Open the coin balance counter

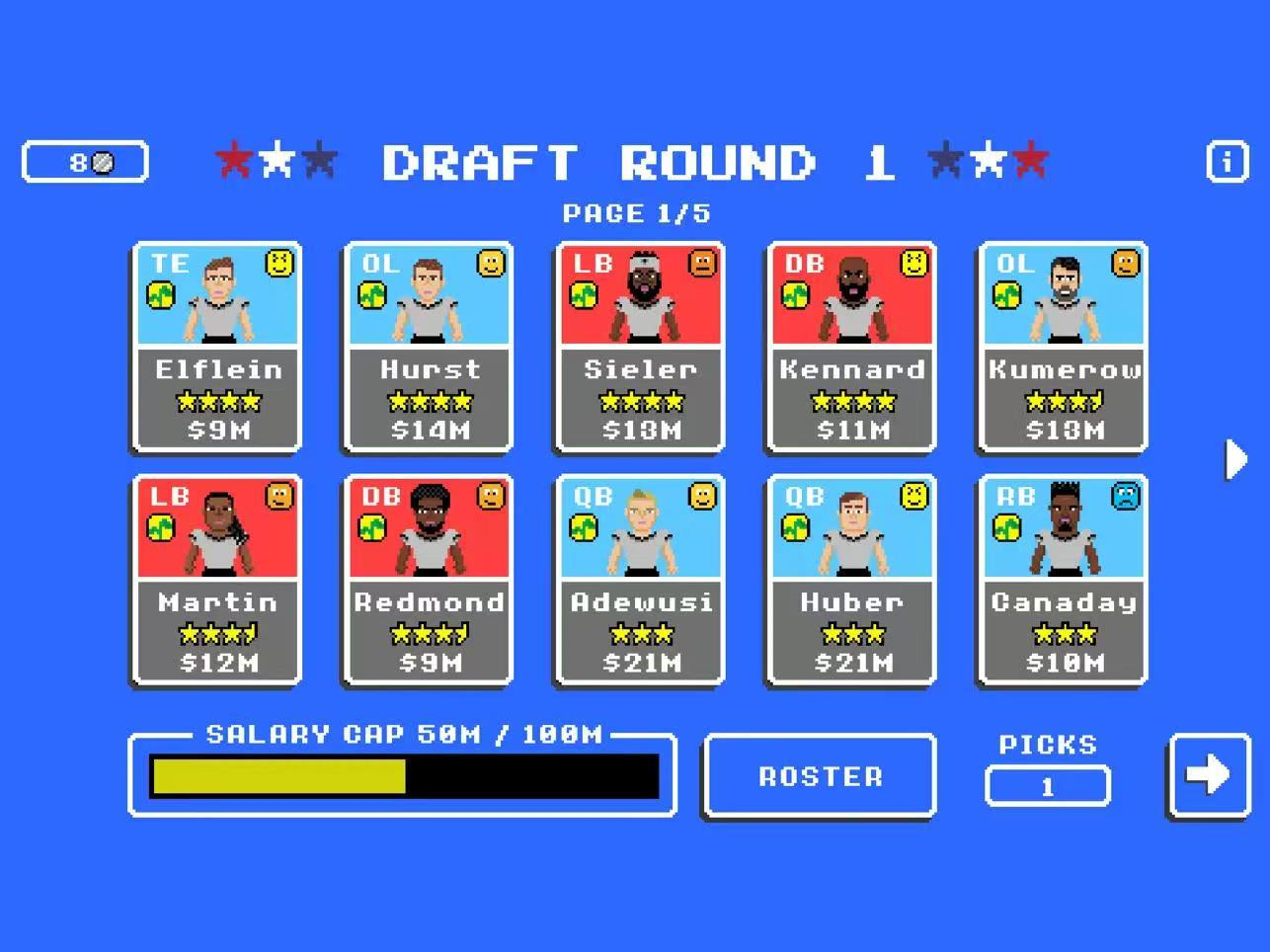point(86,162)
